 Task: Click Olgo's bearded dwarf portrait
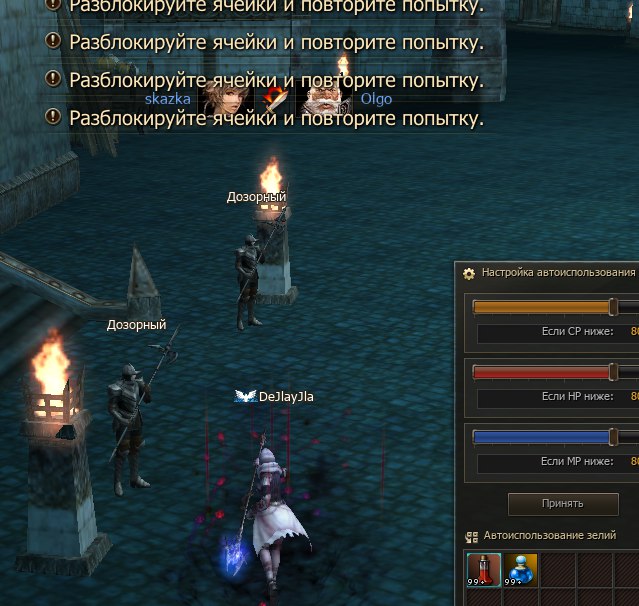322,100
